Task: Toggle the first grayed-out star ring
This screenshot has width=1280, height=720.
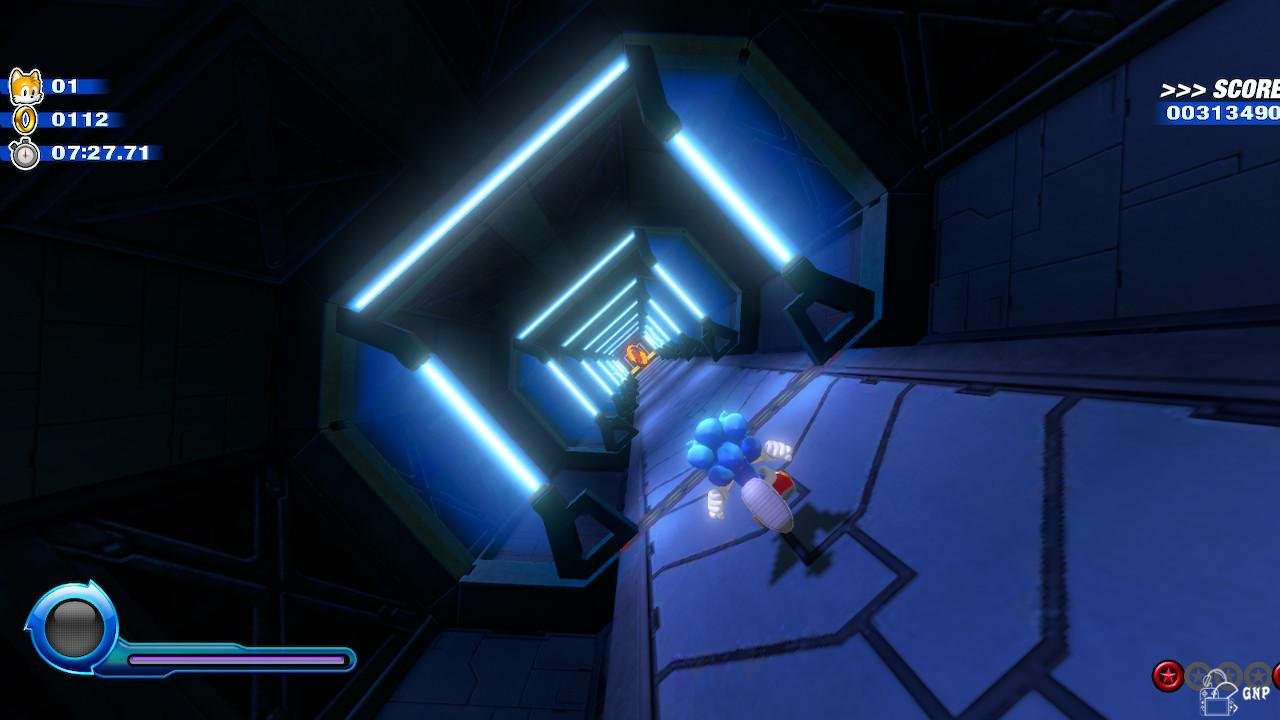Action: click(1196, 673)
